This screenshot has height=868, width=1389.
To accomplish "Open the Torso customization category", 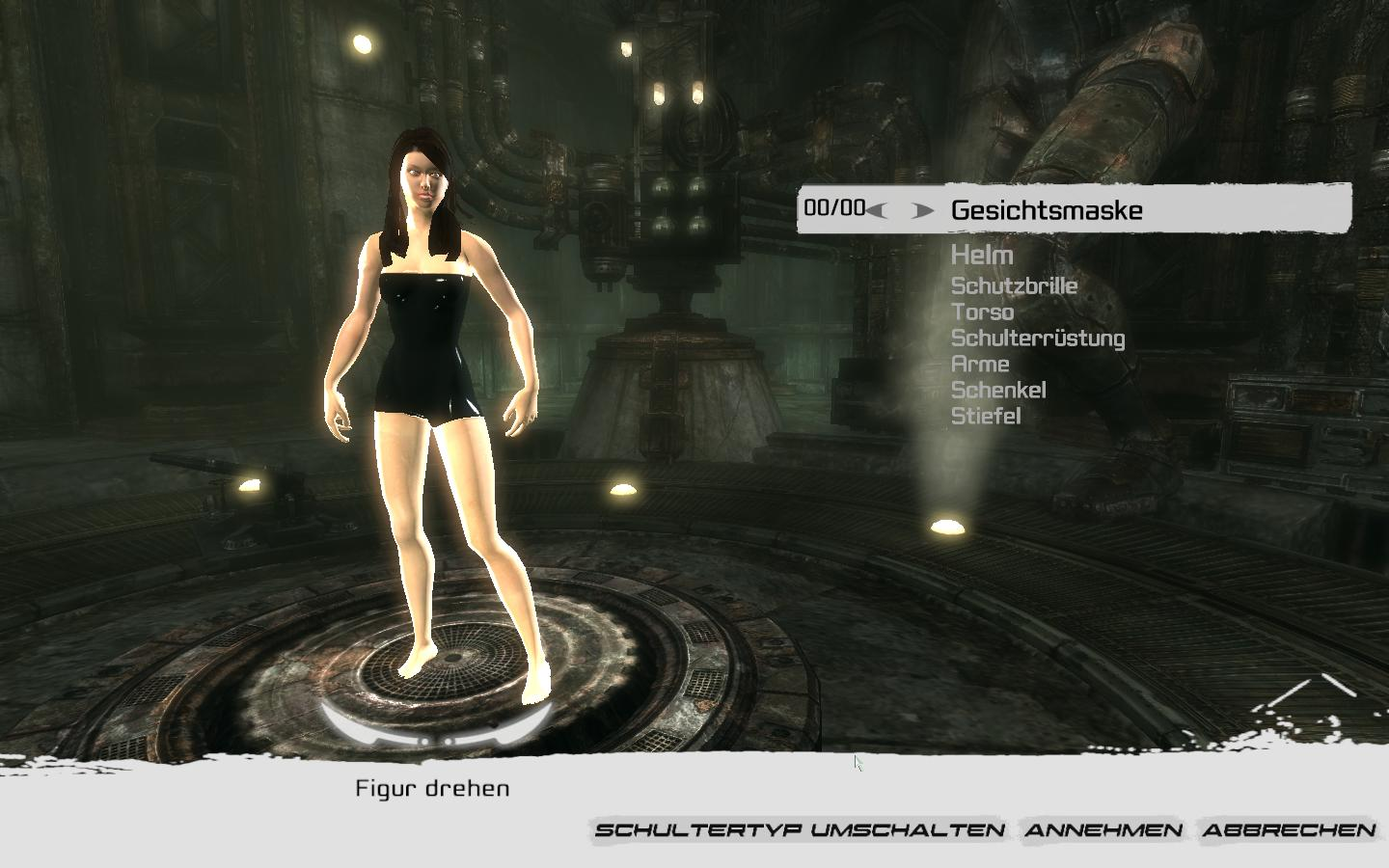I will [x=982, y=312].
